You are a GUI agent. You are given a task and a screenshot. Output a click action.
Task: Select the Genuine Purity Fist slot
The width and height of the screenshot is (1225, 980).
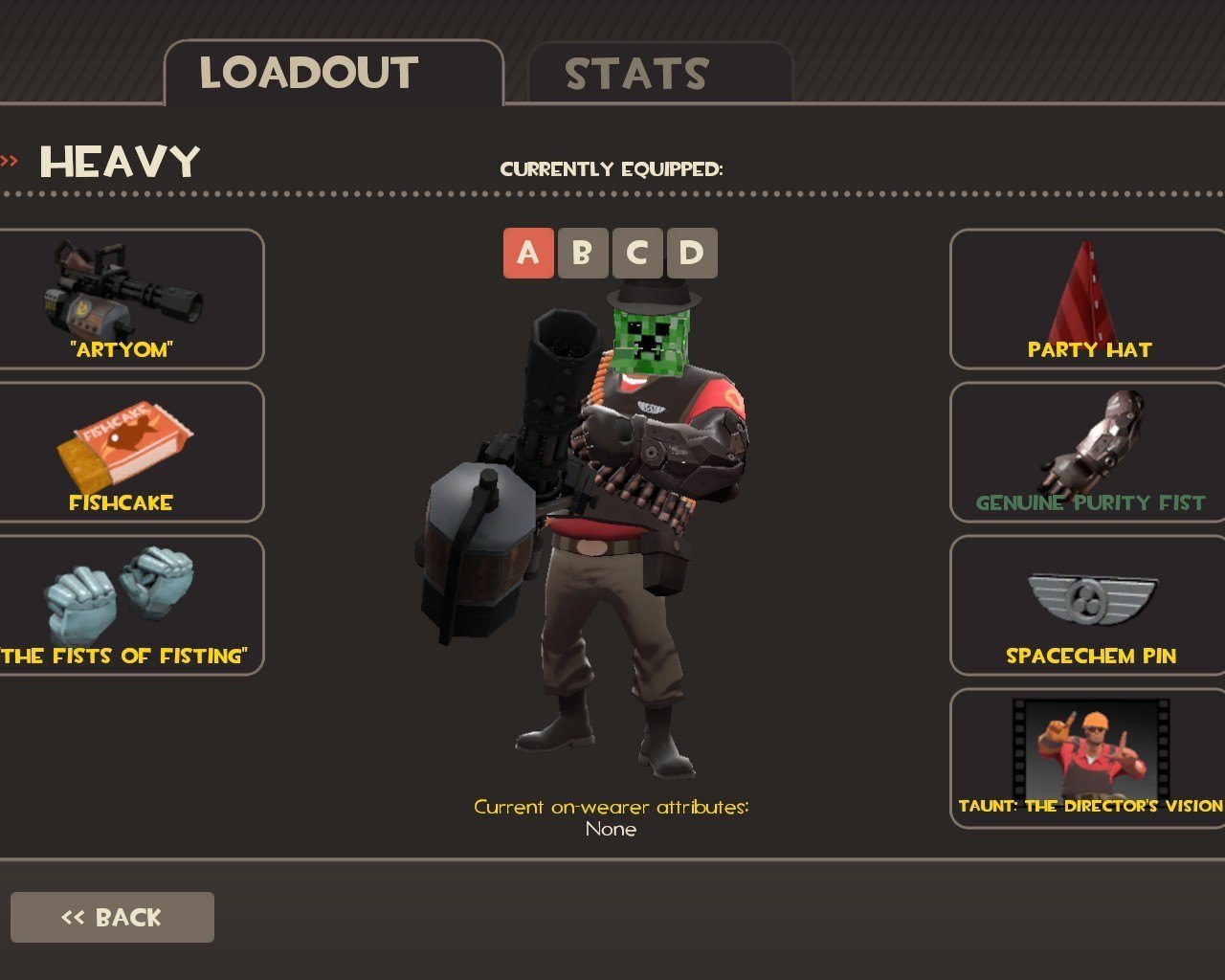(1089, 452)
